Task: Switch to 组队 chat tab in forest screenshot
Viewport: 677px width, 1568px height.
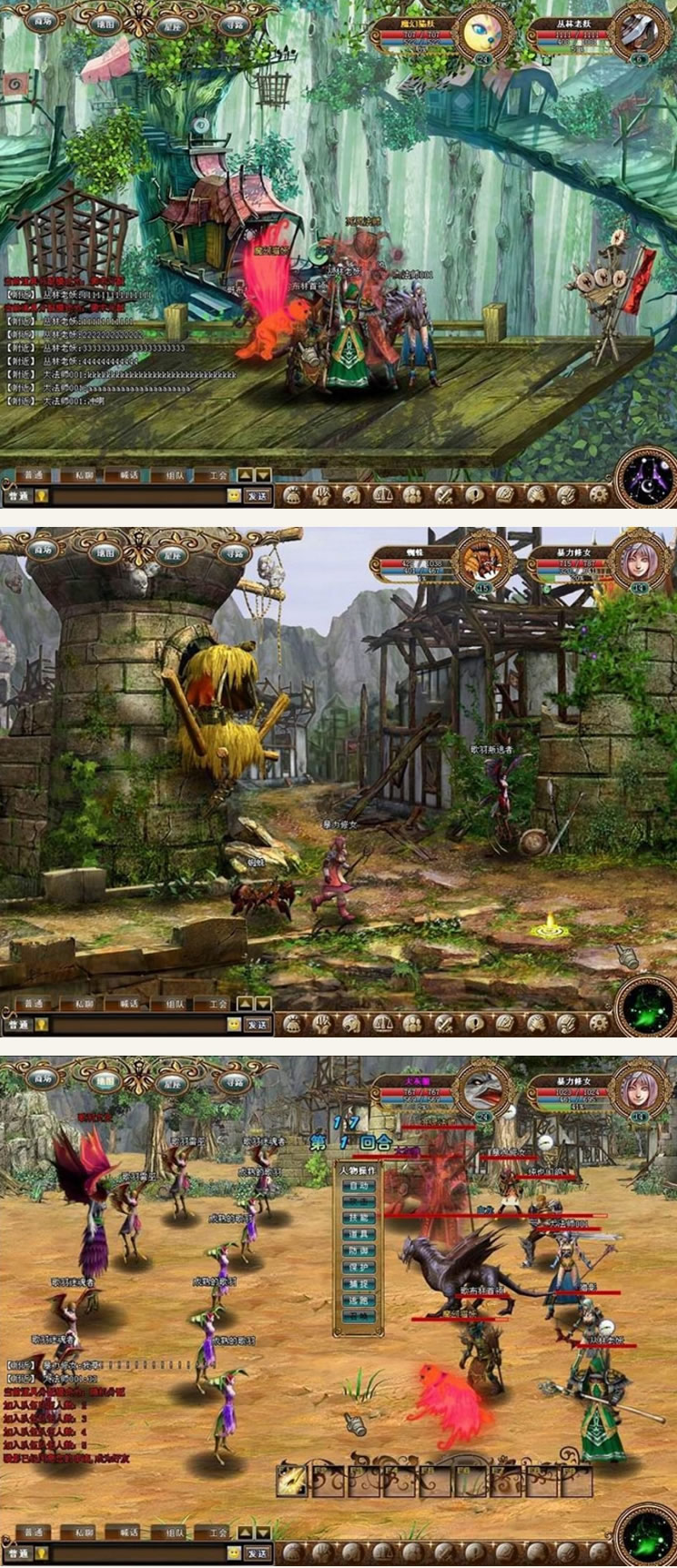Action: click(x=173, y=475)
